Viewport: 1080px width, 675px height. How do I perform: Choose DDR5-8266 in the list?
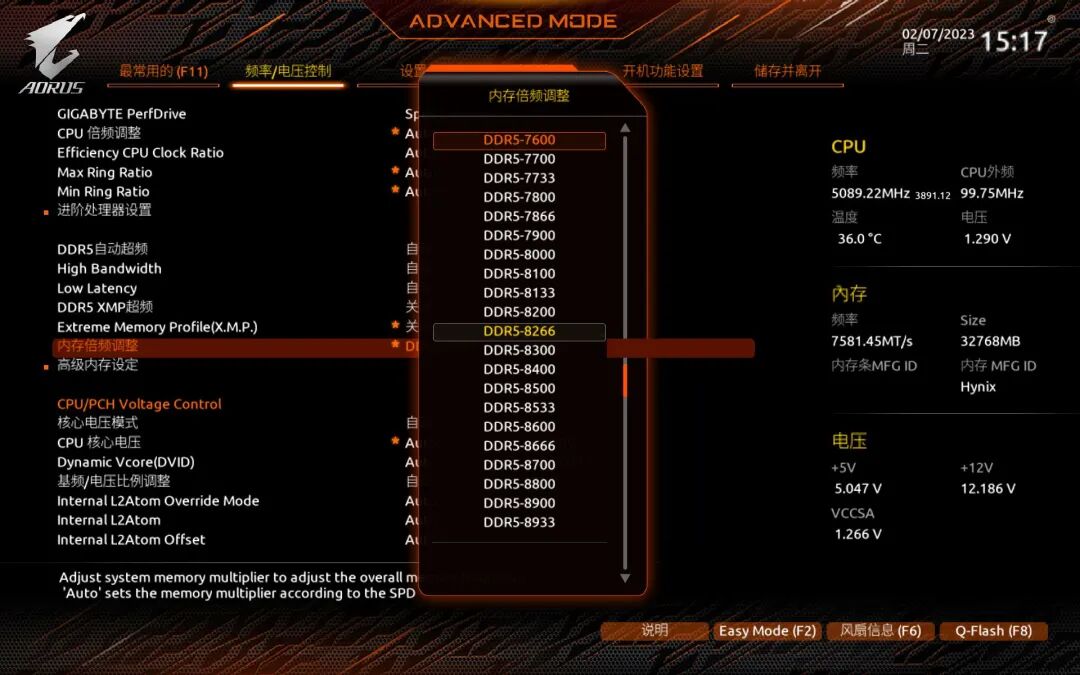pos(519,331)
